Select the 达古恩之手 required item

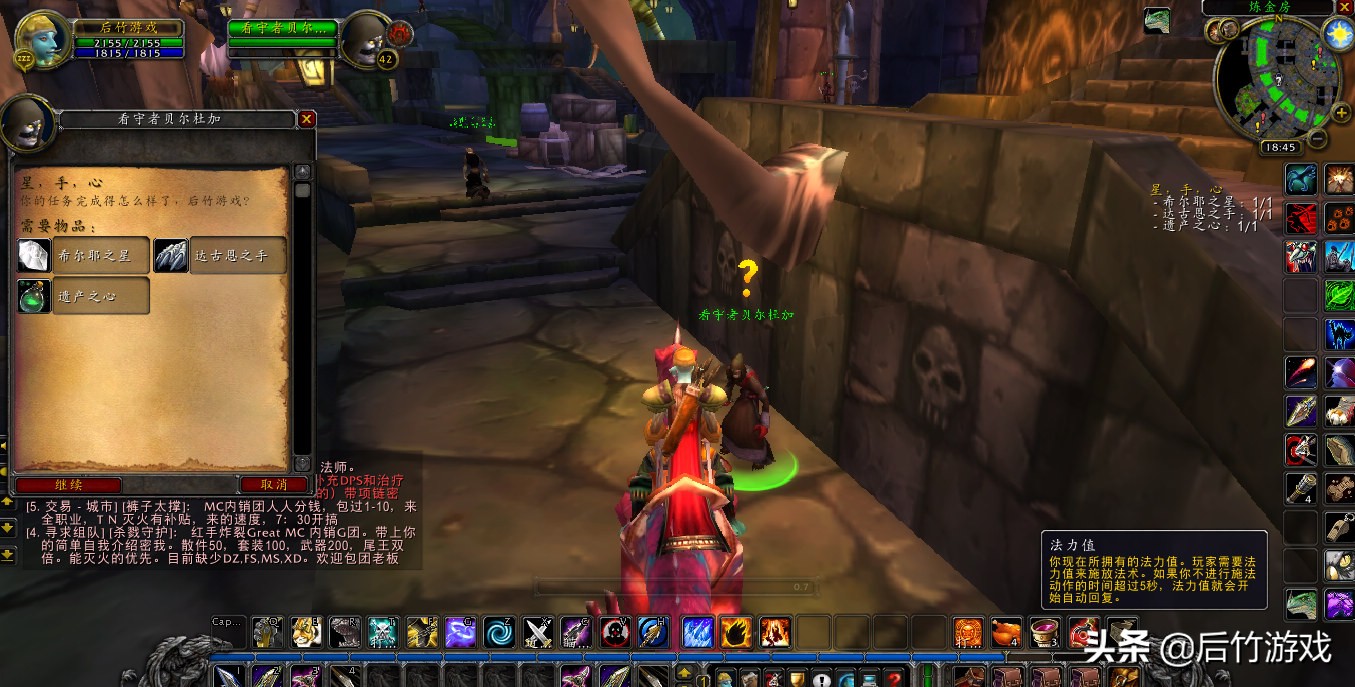pos(220,256)
